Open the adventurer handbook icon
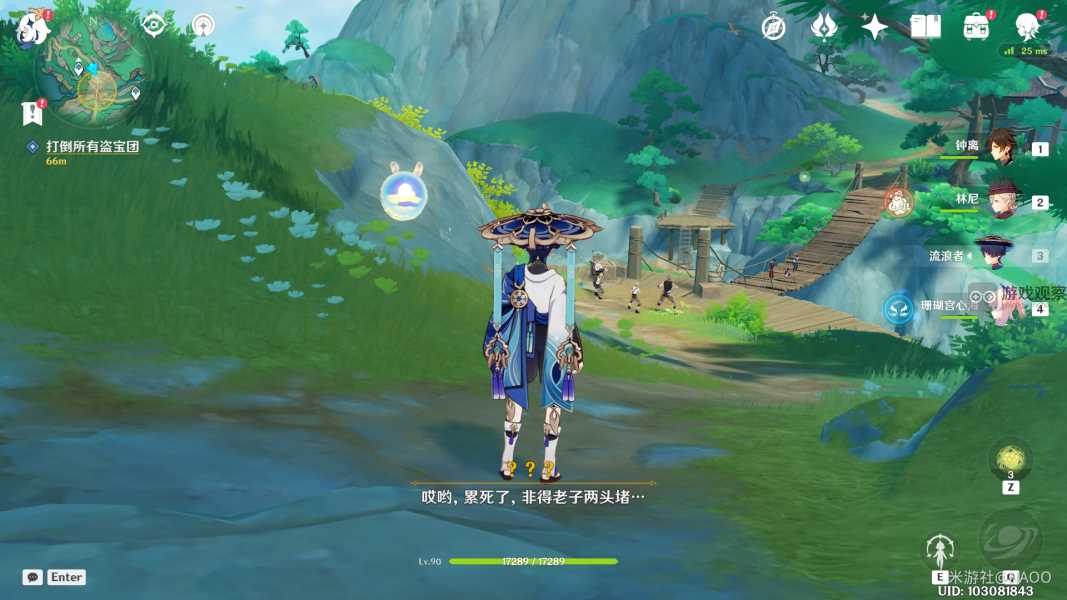This screenshot has height=600, width=1067. [x=925, y=27]
